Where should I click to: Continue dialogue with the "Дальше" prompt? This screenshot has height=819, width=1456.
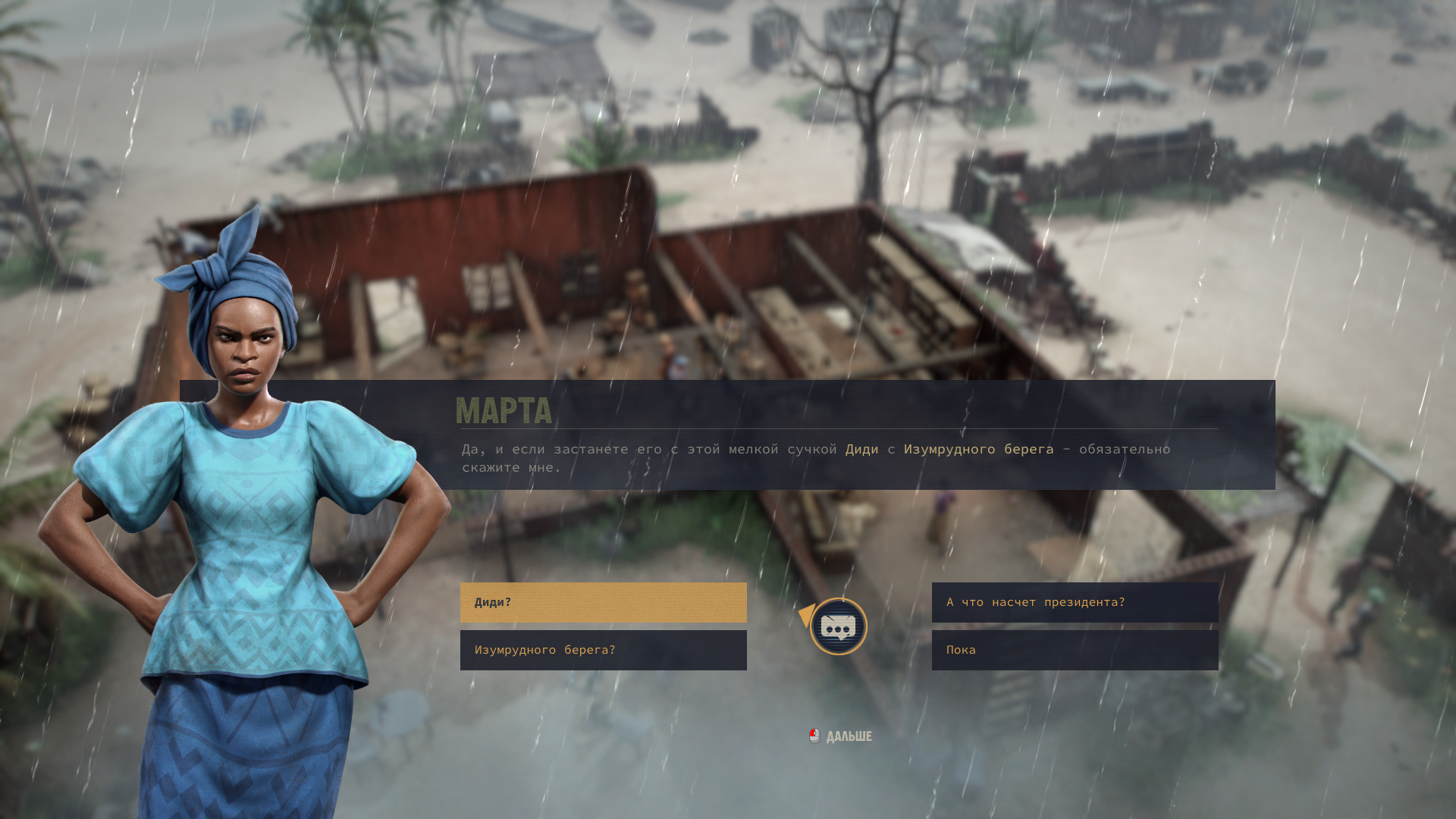[842, 736]
